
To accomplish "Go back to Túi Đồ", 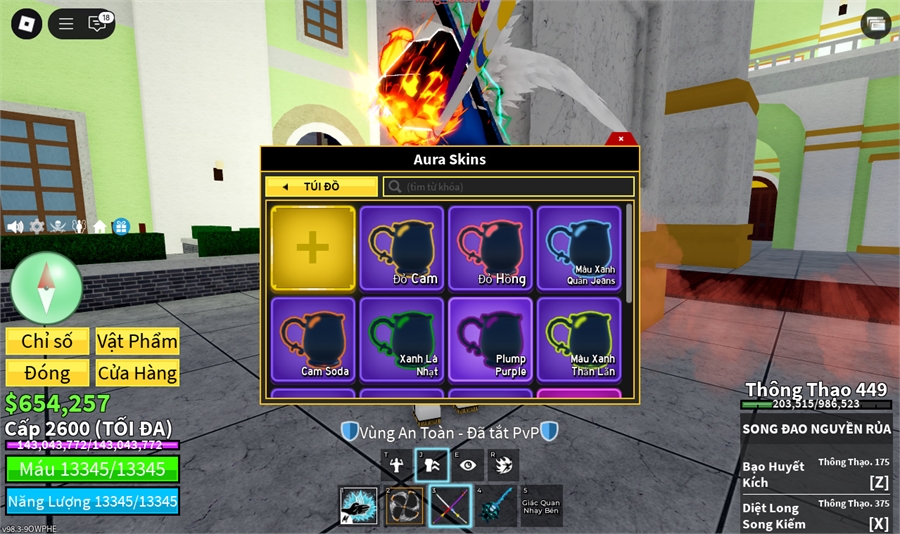I will [321, 187].
